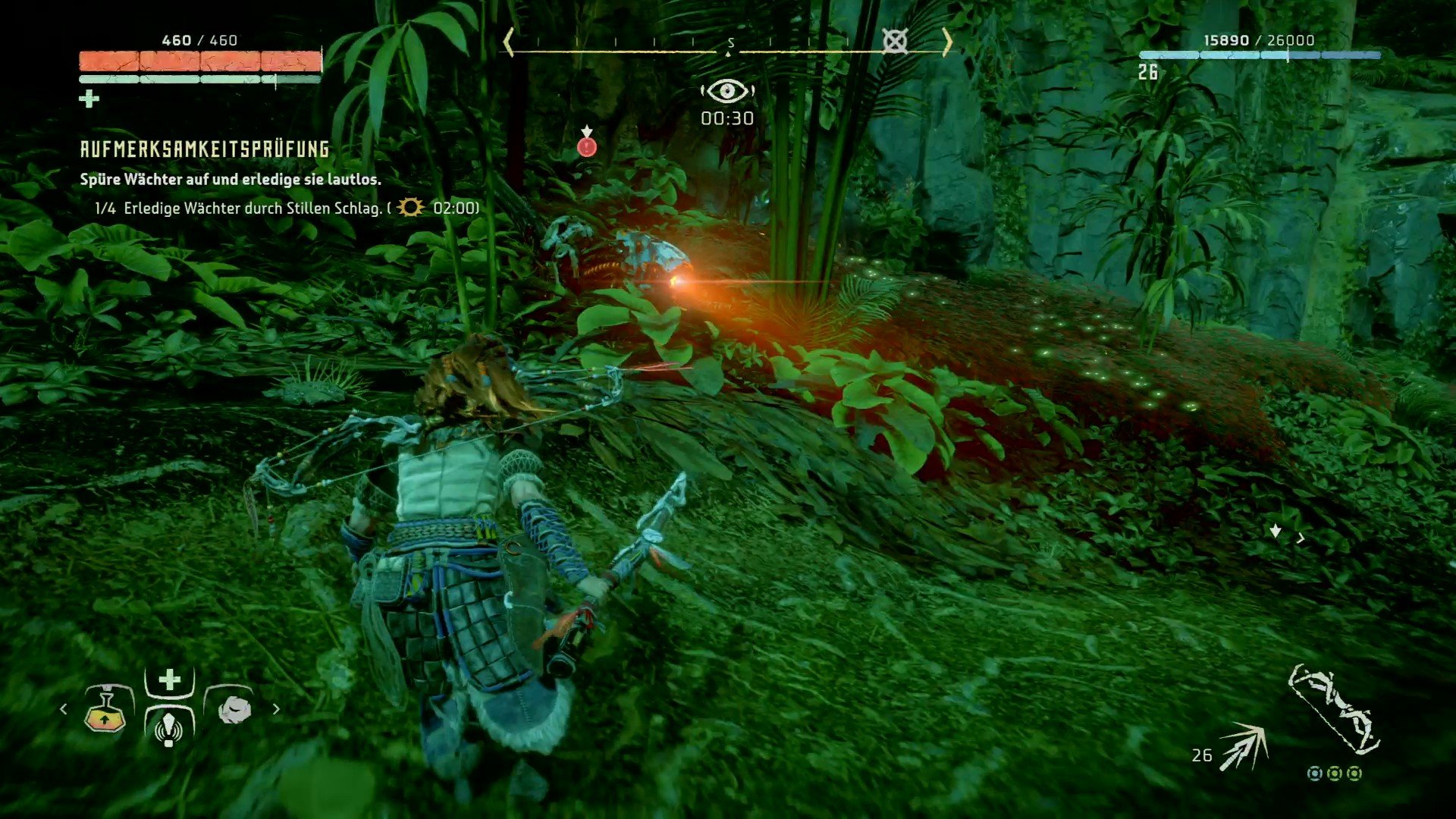Use the medicine pouch plus icon
This screenshot has width=1456, height=819.
(170, 679)
